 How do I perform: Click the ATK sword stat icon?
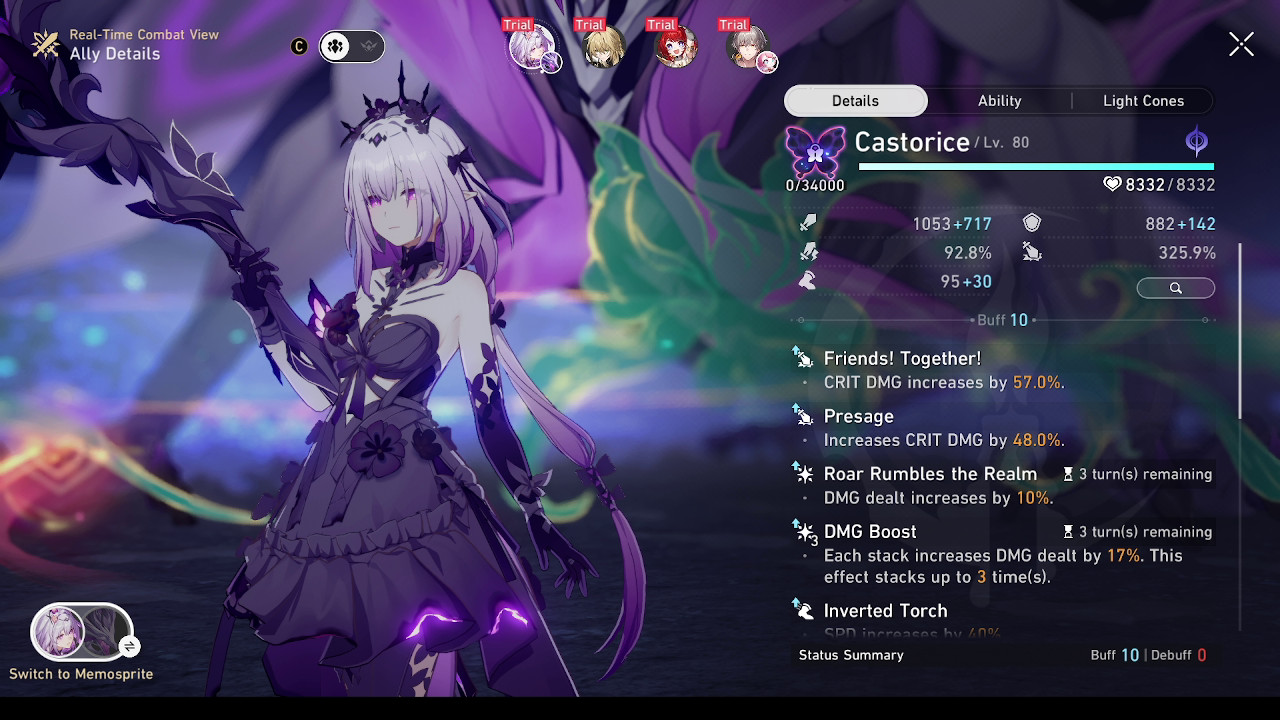click(x=809, y=223)
